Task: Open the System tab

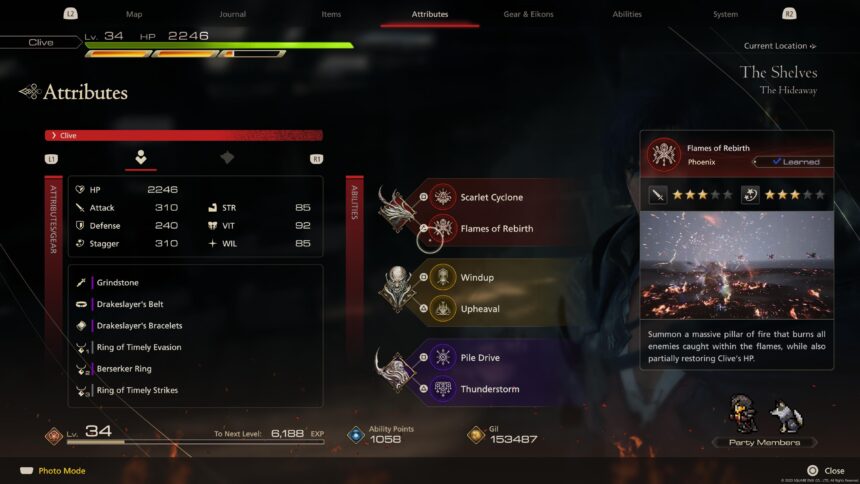Action: pos(725,14)
